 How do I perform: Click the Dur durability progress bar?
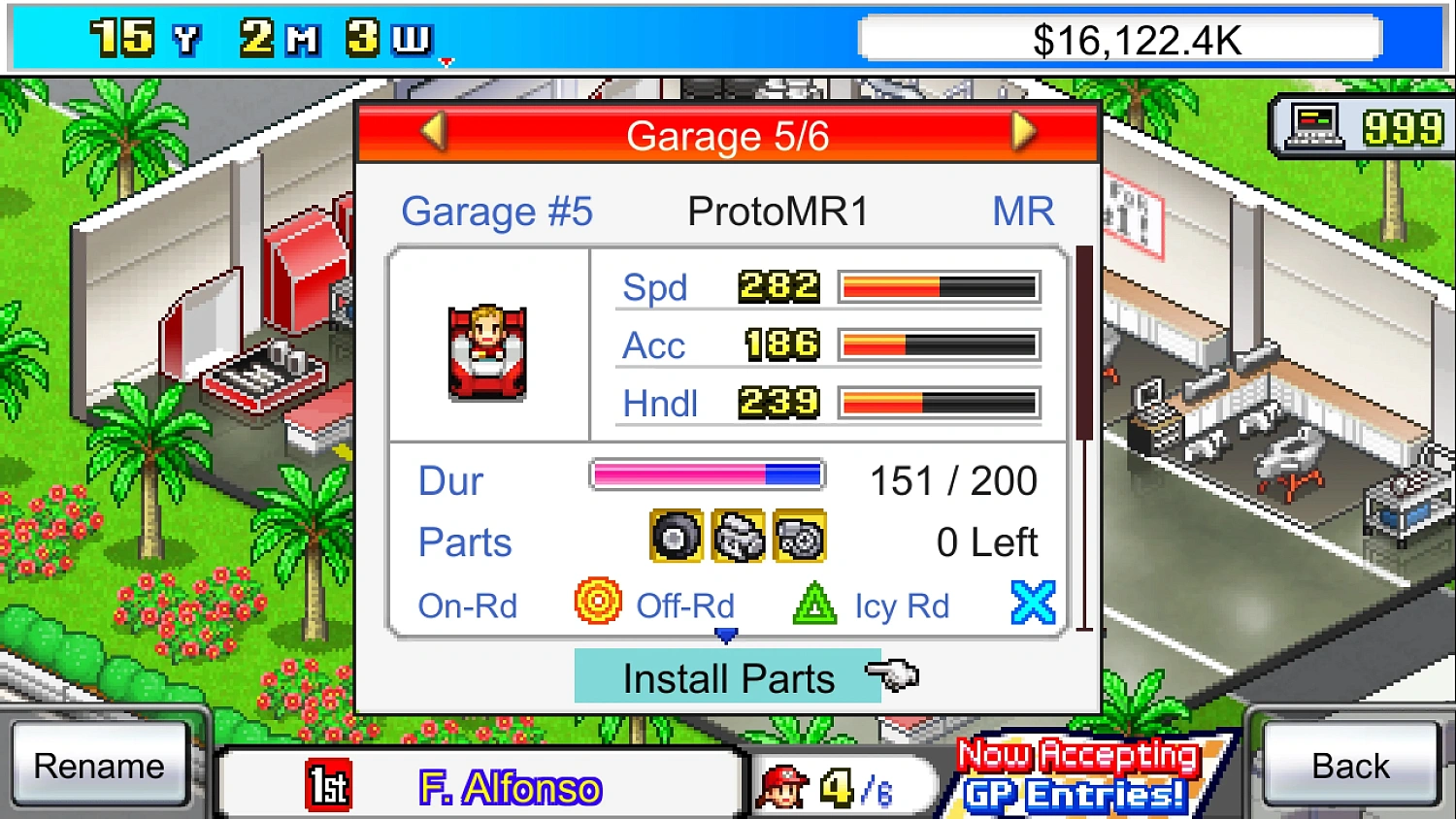pyautogui.click(x=707, y=475)
